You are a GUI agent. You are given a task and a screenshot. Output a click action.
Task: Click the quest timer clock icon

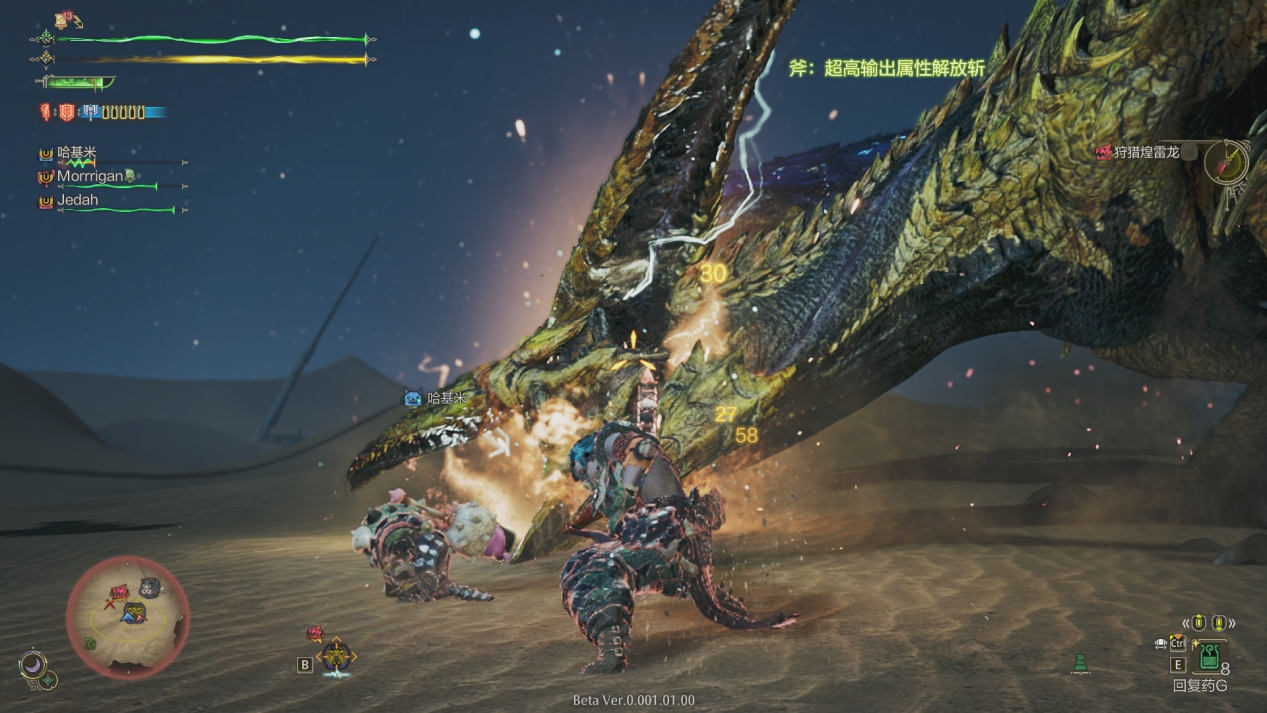click(x=1226, y=161)
